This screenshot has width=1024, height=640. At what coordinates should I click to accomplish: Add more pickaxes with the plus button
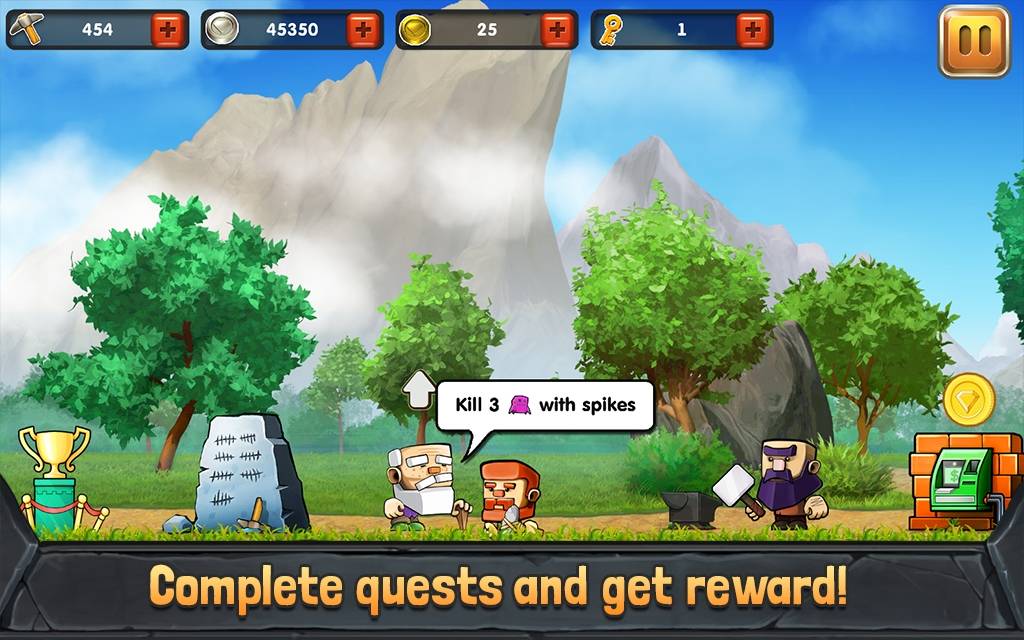point(169,30)
